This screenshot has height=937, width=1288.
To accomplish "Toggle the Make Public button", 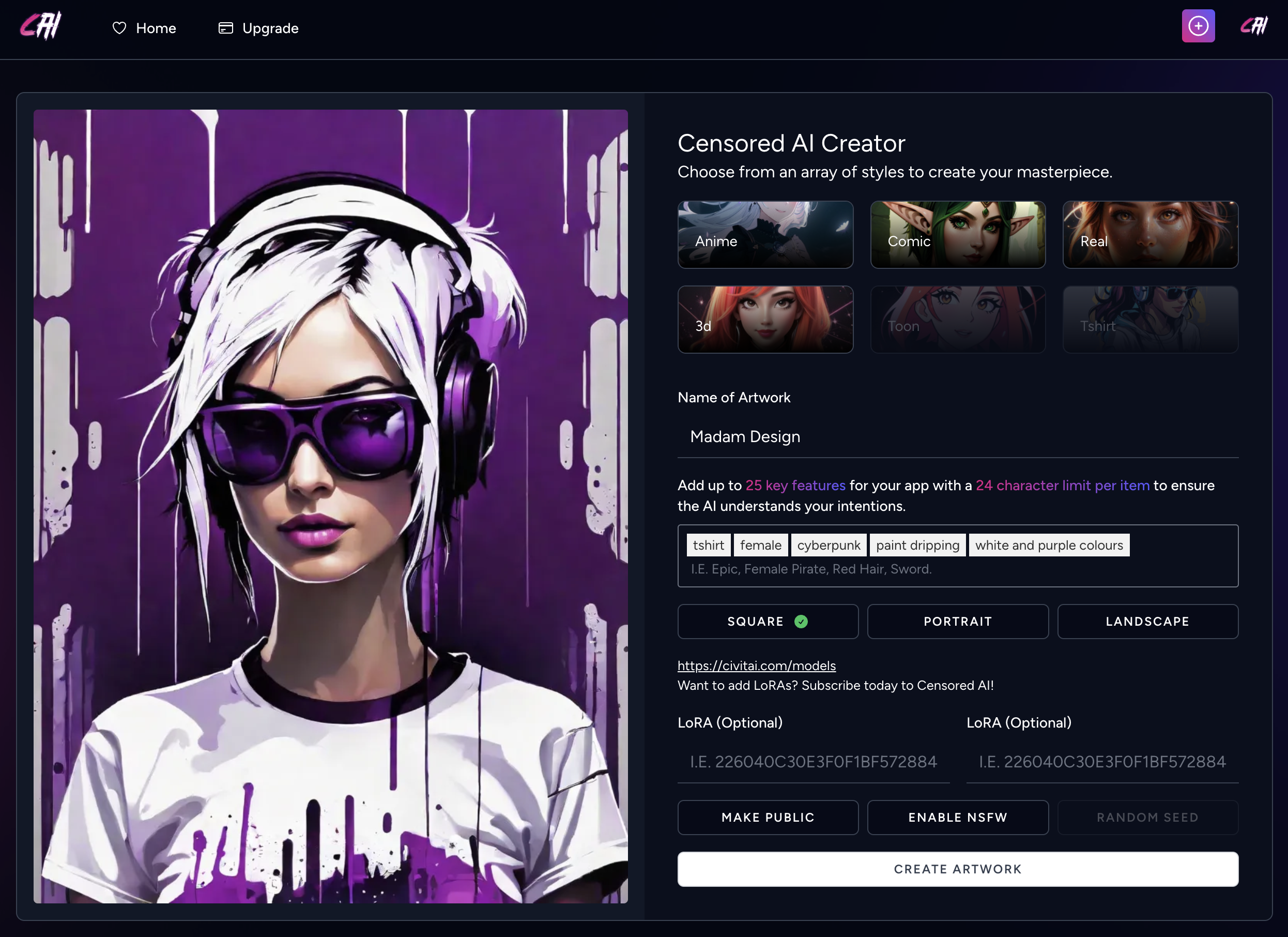I will [x=767, y=817].
